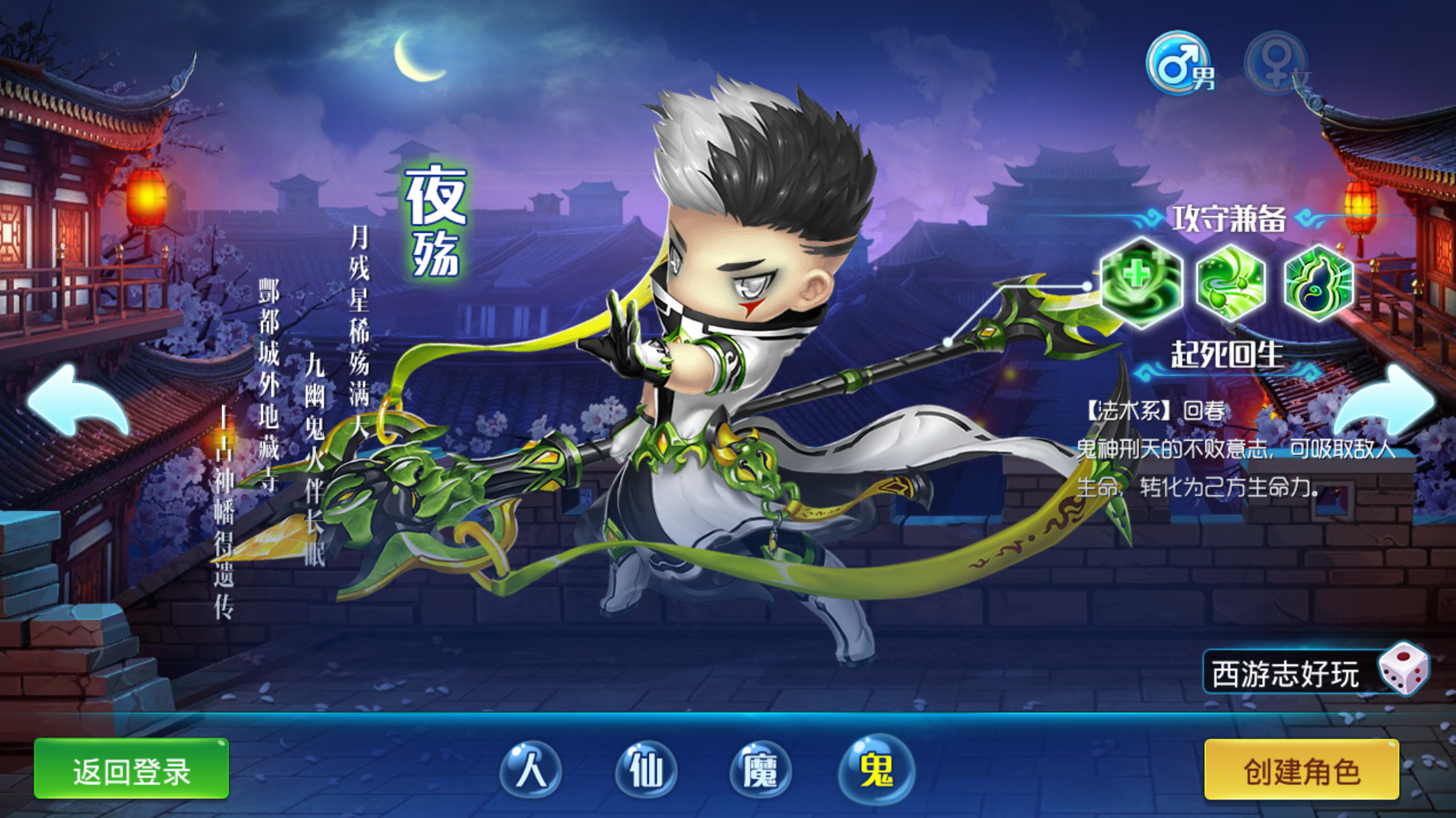
Task: Select the green cross healing skill icon
Action: pos(1141,282)
